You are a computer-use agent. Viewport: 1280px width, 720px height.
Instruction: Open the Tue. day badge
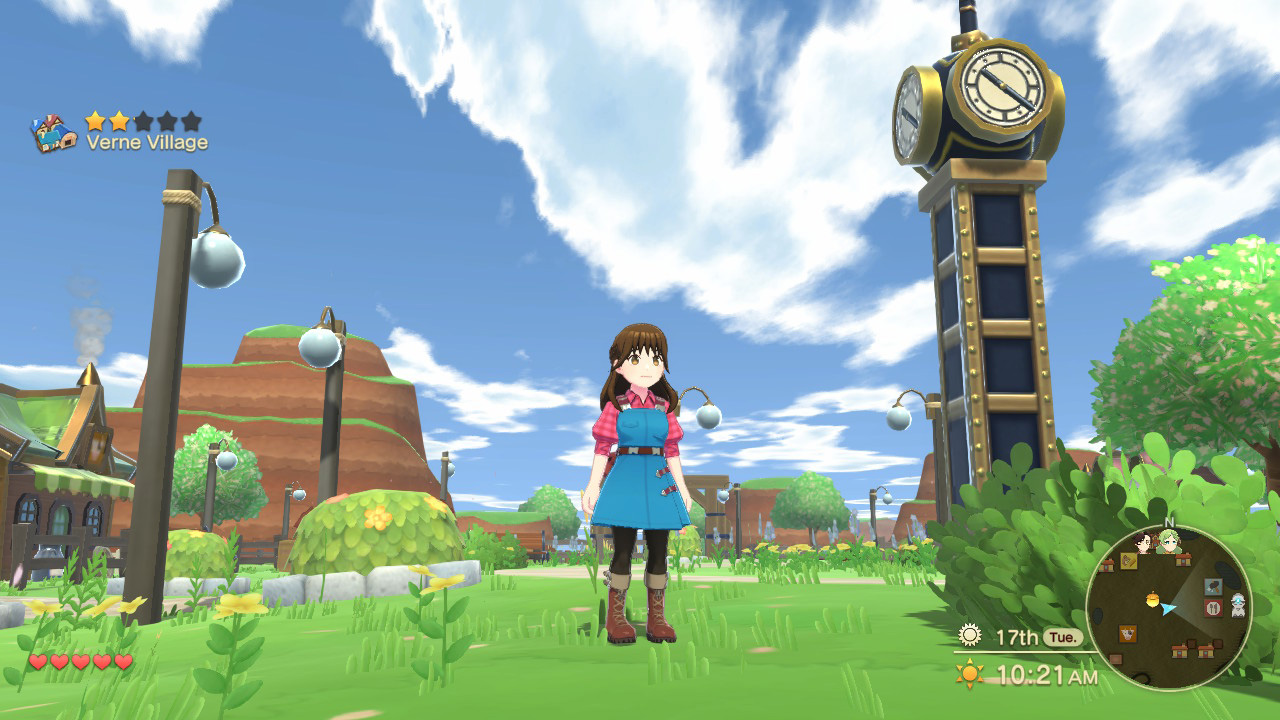pyautogui.click(x=1063, y=636)
